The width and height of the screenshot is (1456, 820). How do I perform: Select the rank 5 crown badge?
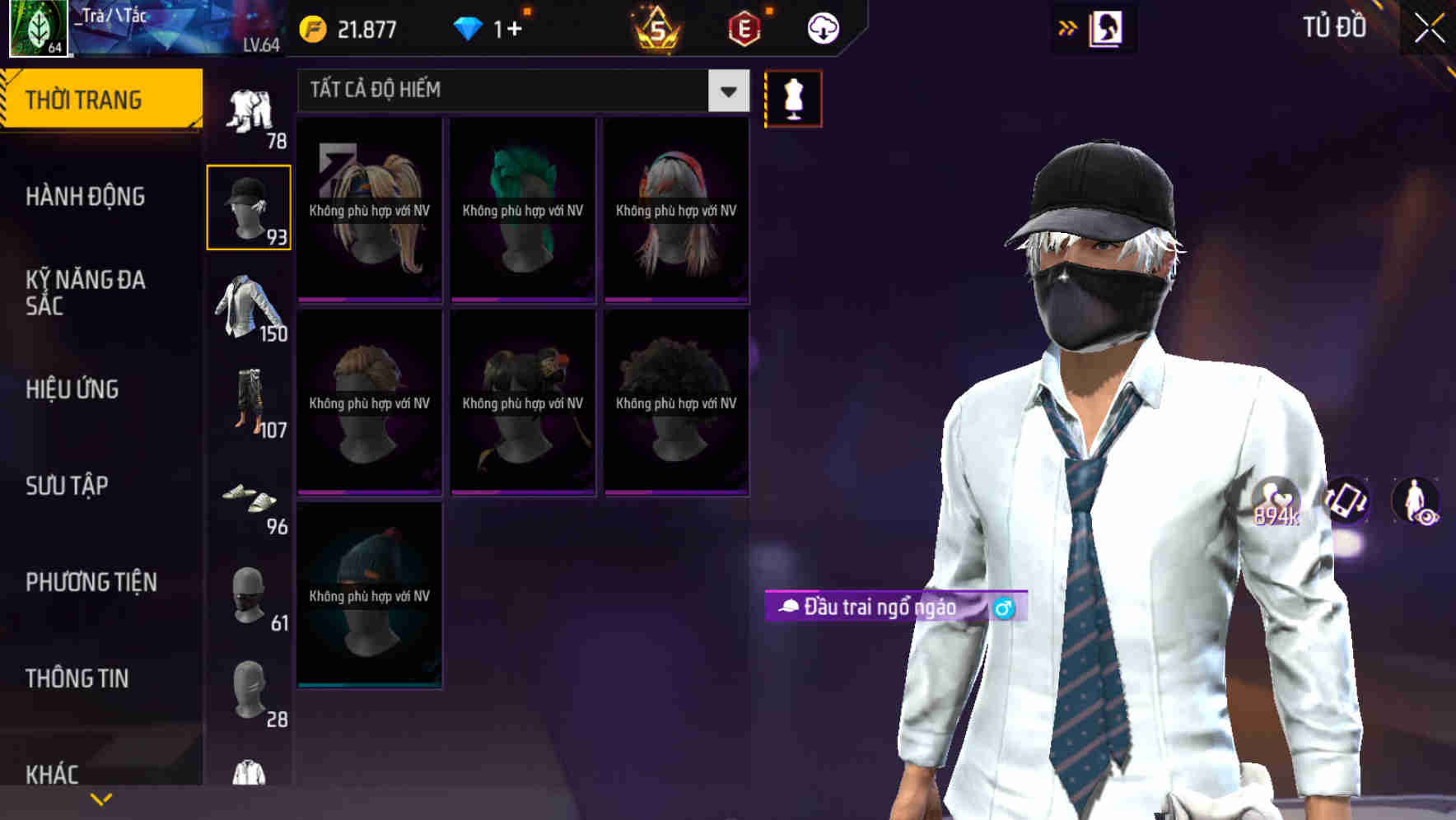[x=653, y=30]
